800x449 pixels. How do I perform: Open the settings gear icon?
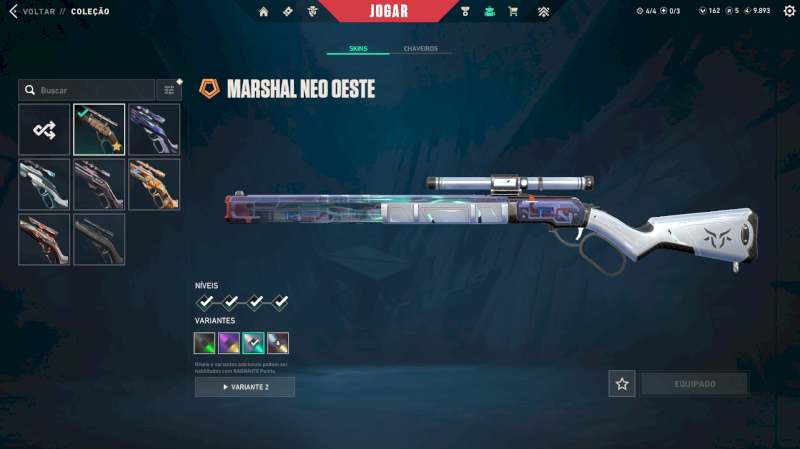(789, 11)
